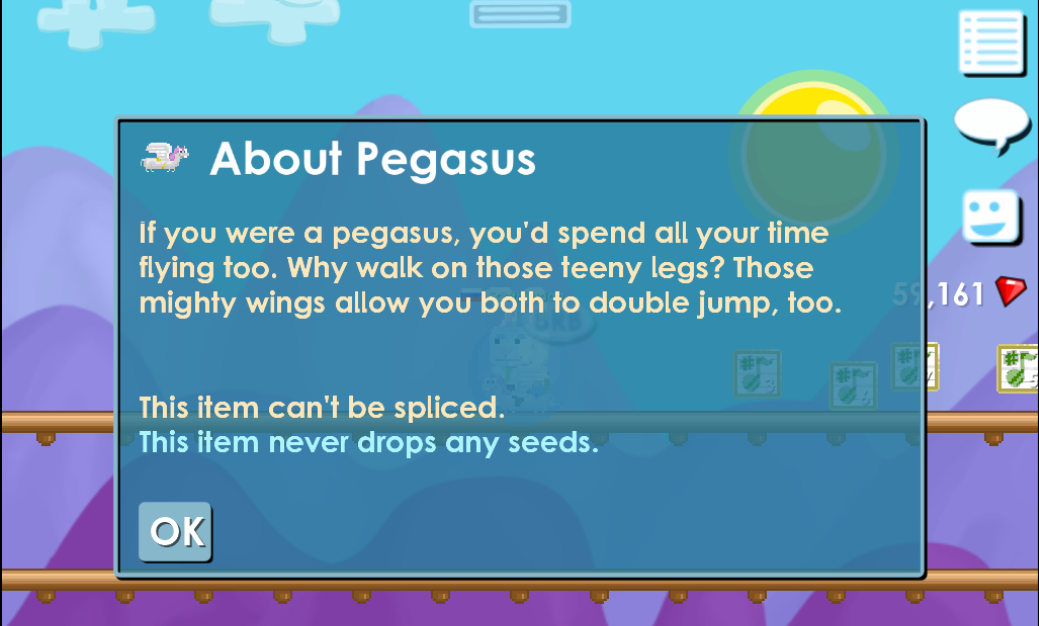Pull down the top drawer handle
This screenshot has width=1039, height=626.
tap(520, 14)
